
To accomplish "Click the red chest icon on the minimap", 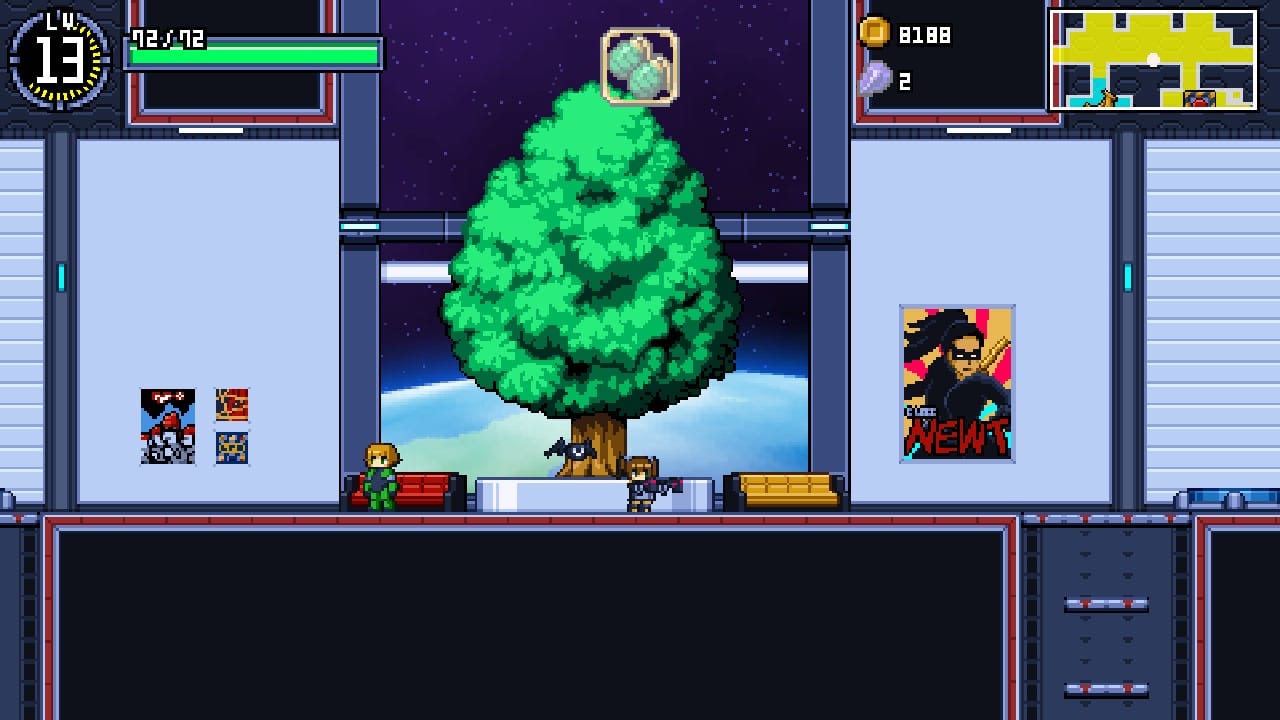I will 1200,98.
